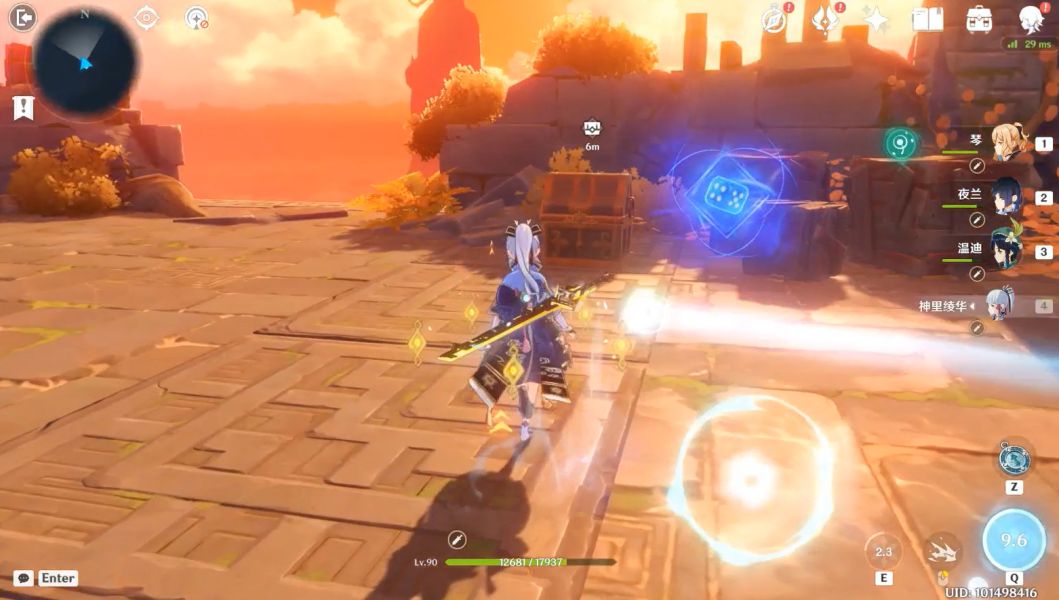
Task: Toggle the eye-shaped elemental sight icon
Action: pyautogui.click(x=146, y=17)
